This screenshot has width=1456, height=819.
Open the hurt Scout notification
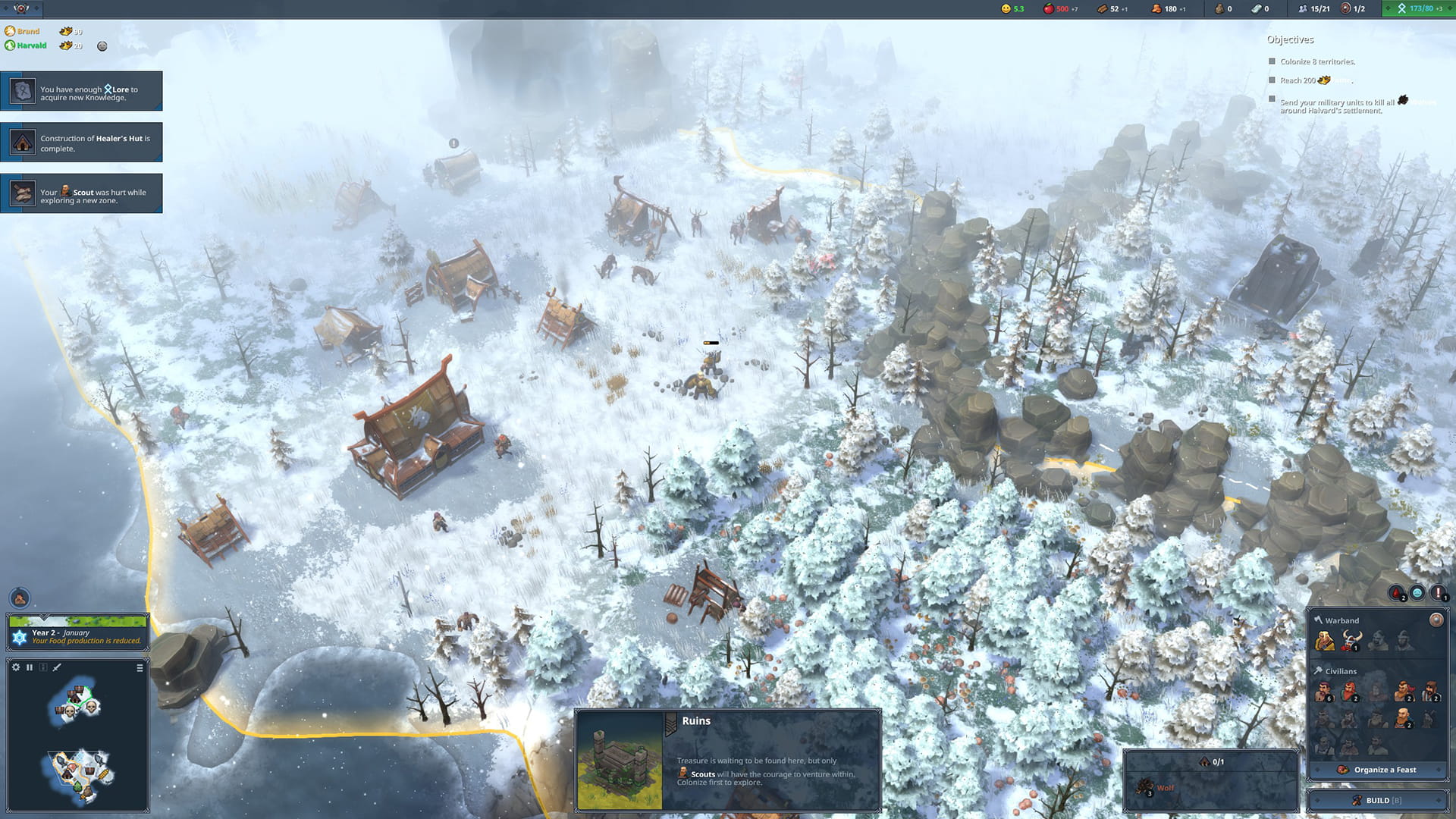[81, 194]
